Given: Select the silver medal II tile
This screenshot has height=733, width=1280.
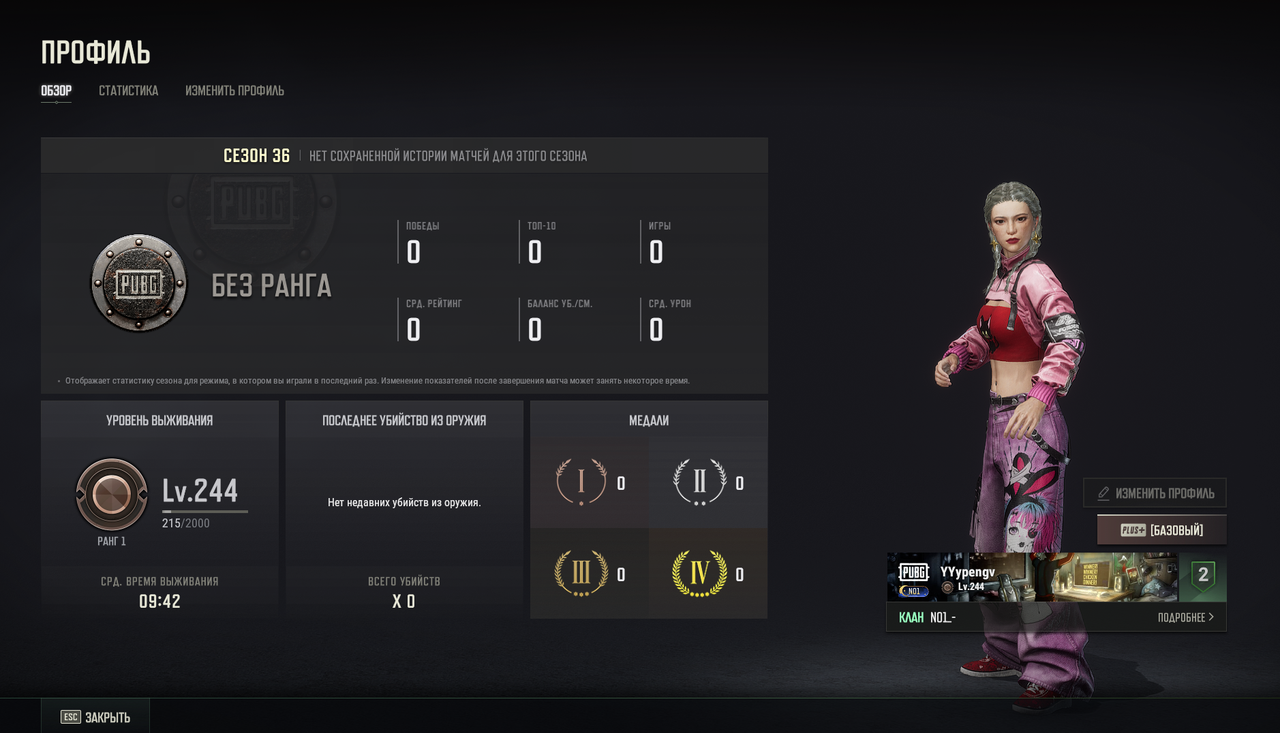Looking at the screenshot, I should point(708,483).
